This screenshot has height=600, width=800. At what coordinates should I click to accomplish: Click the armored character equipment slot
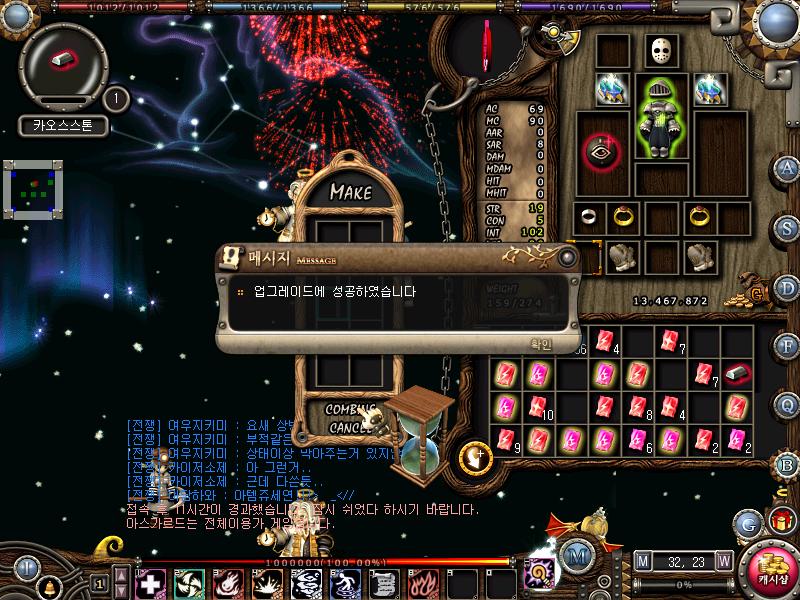click(x=661, y=120)
